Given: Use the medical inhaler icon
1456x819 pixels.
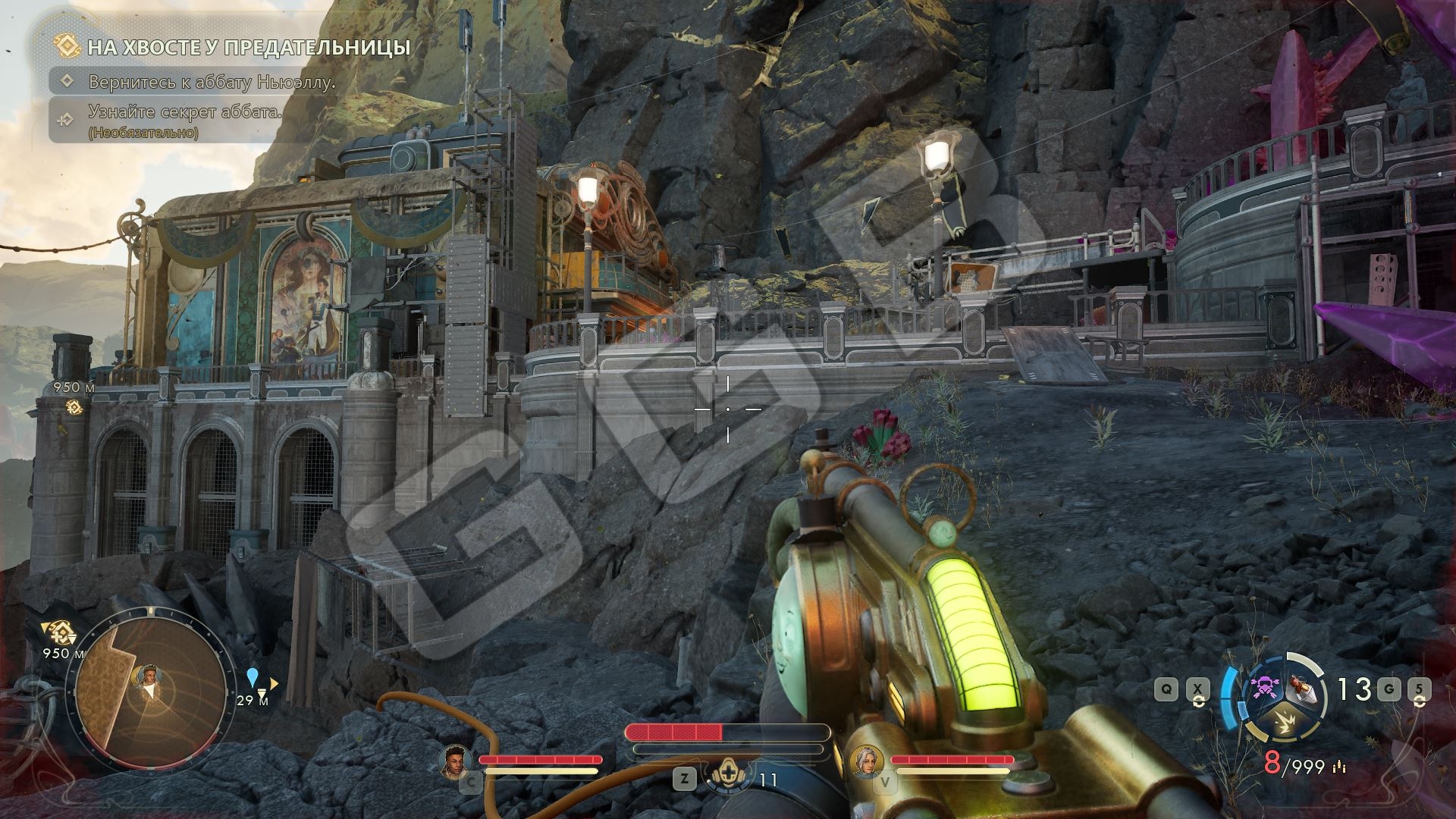Looking at the screenshot, I should (727, 779).
